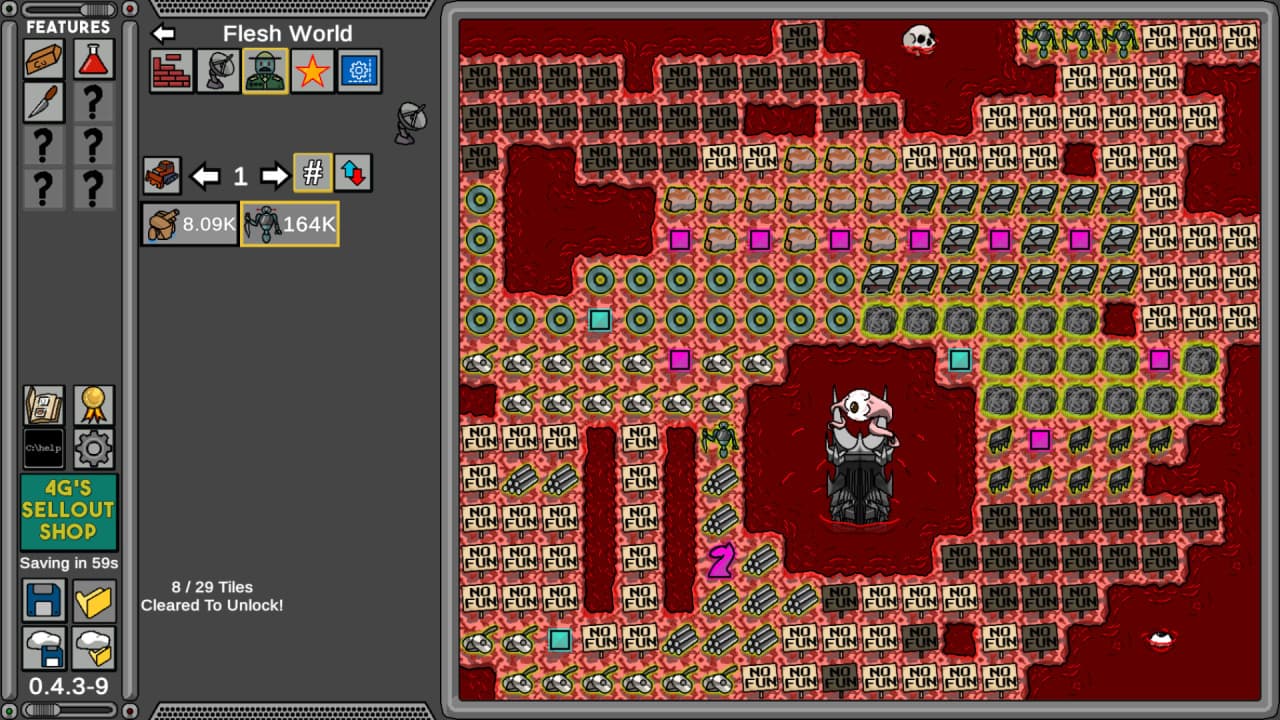The height and width of the screenshot is (720, 1280).
Task: Open 4G's Sellout Shop
Action: [x=68, y=512]
